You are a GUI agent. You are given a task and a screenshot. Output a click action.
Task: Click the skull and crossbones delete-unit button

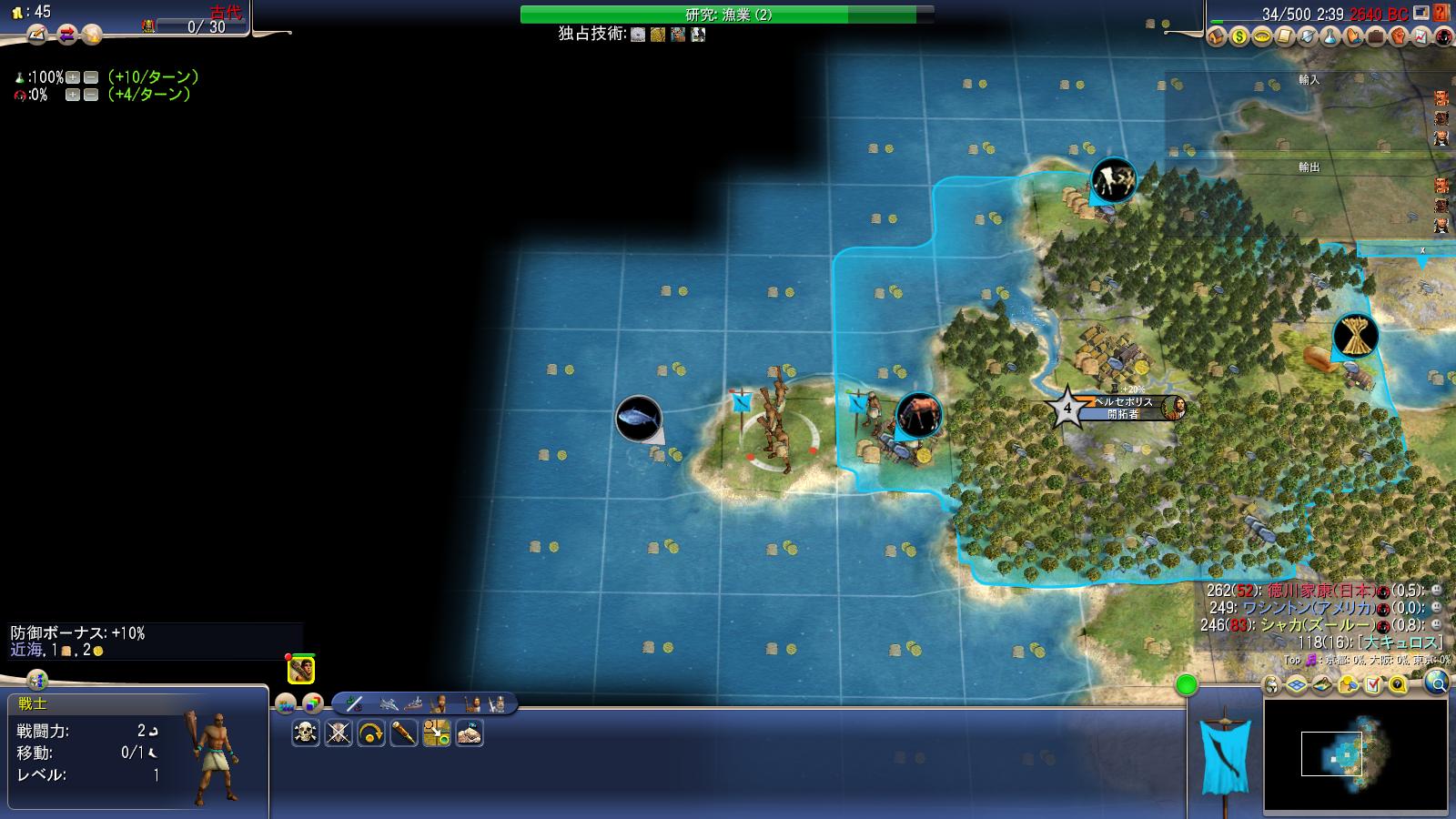(x=306, y=733)
